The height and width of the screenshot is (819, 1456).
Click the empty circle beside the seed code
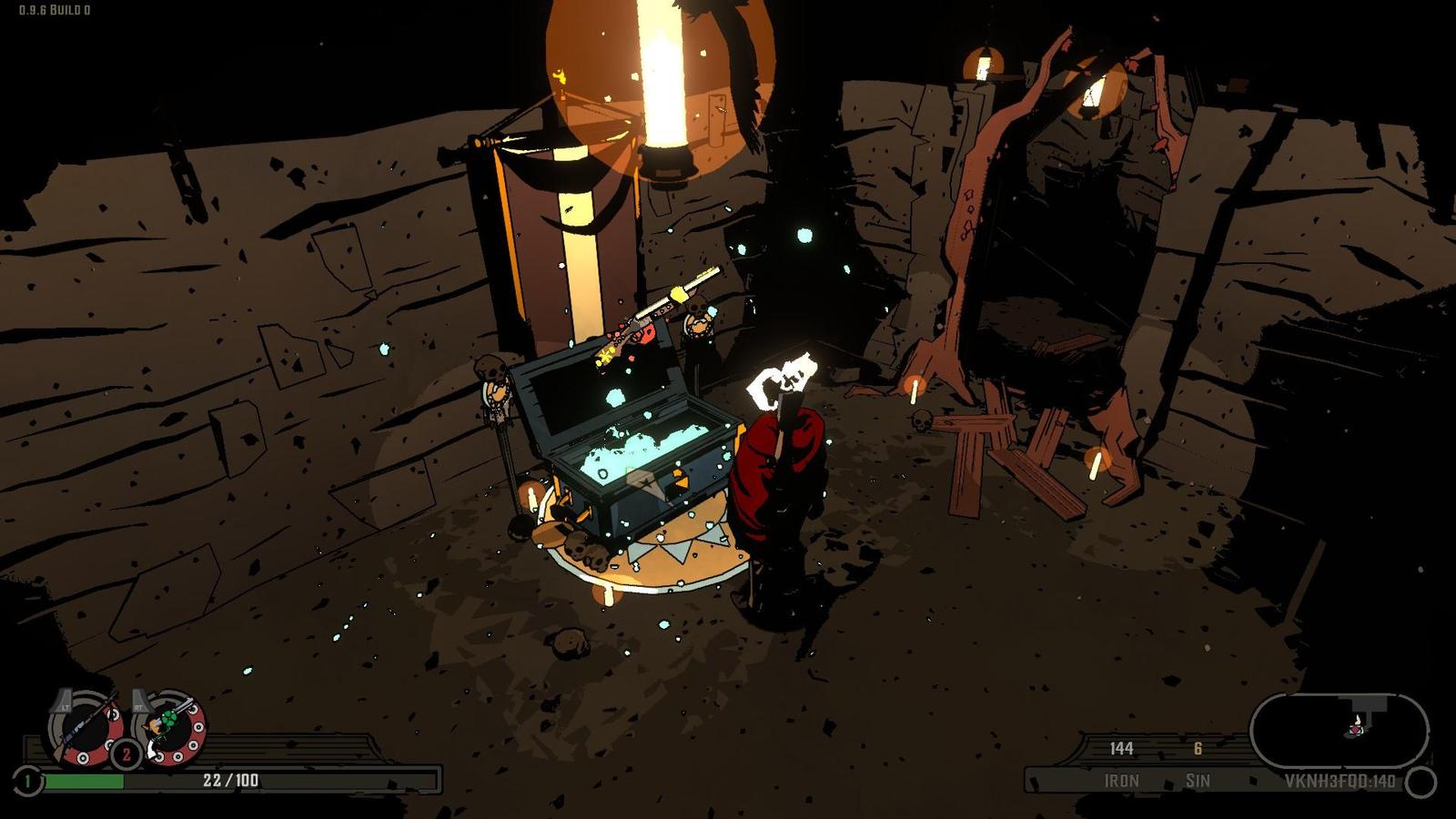1421,782
